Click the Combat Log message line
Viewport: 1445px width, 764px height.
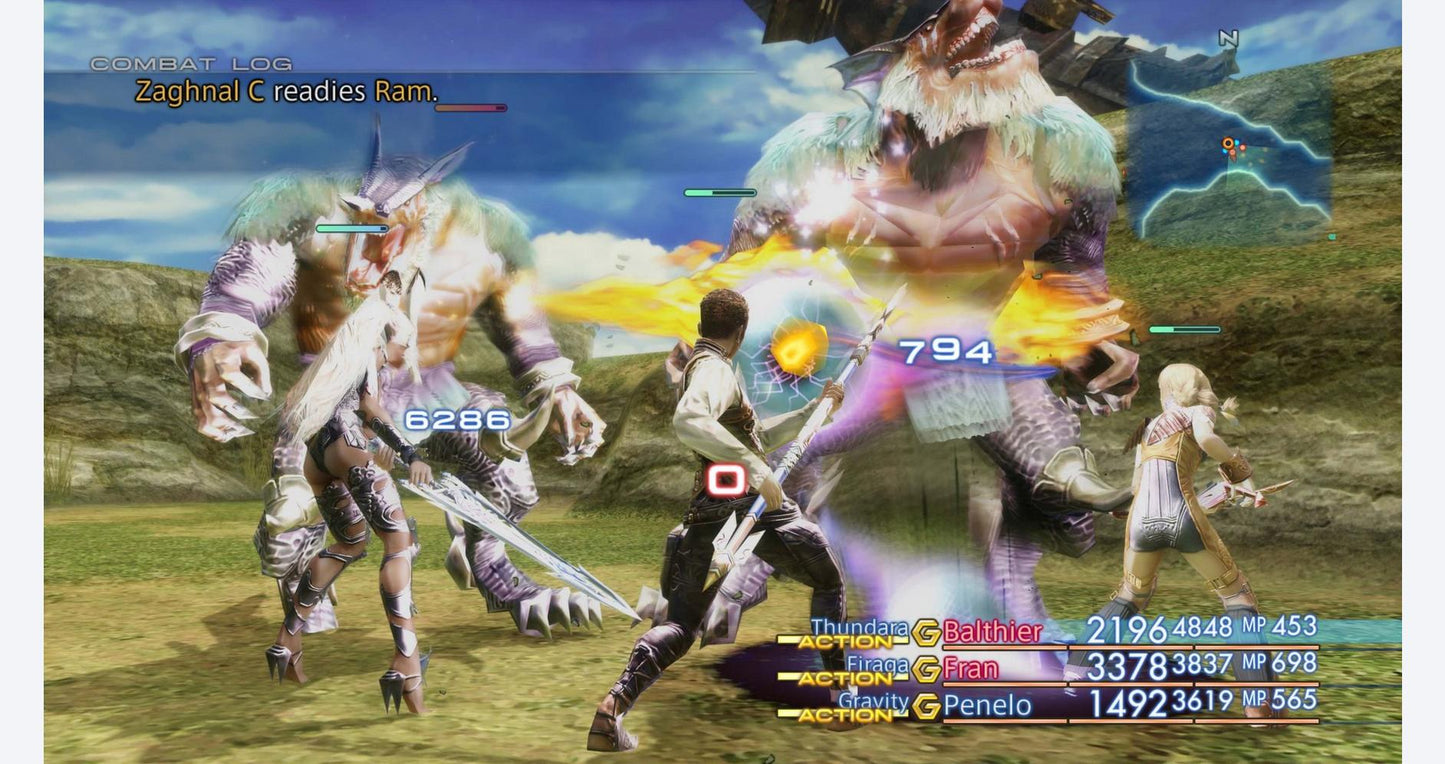[x=286, y=92]
